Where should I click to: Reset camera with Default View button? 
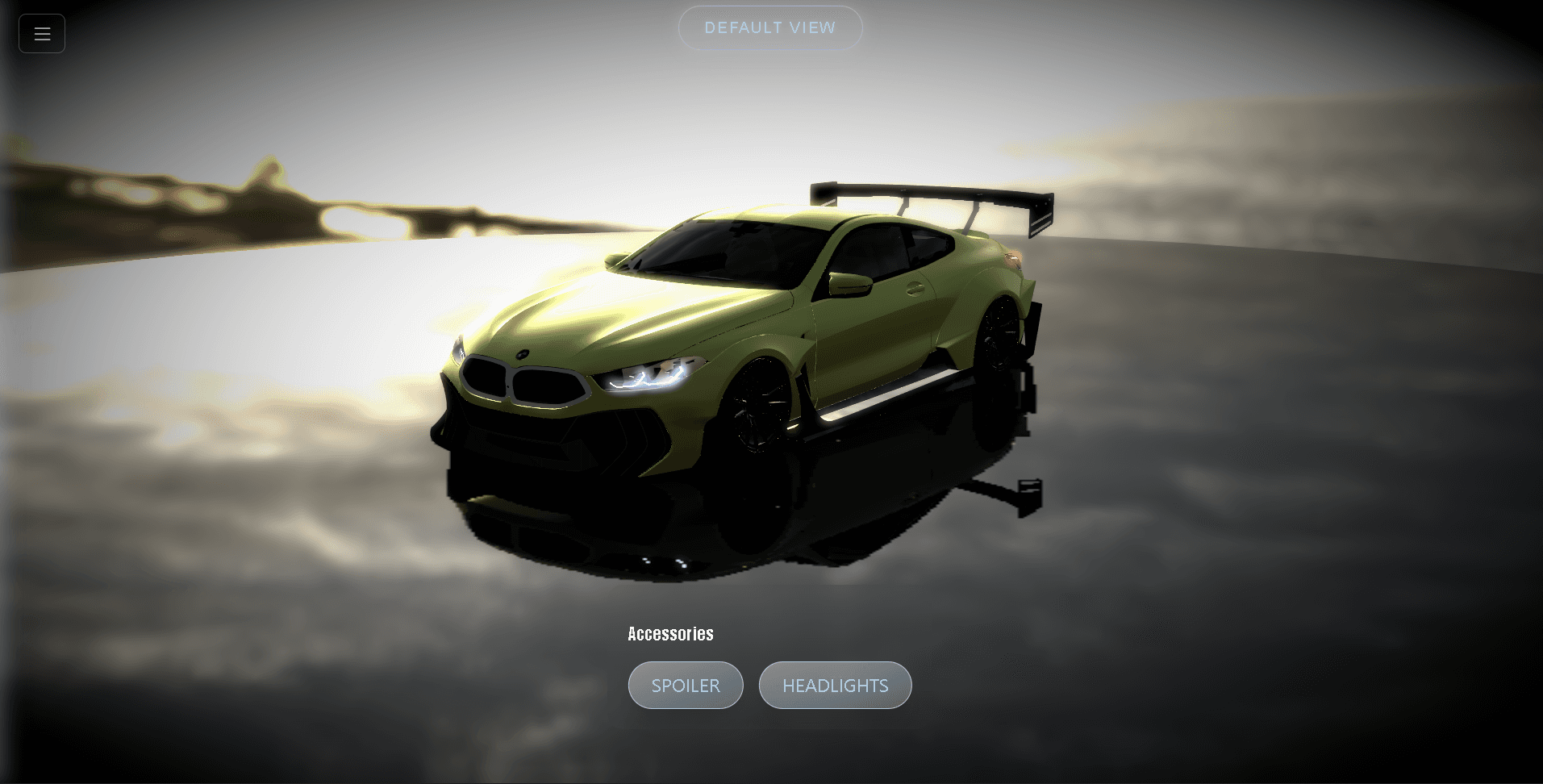tap(770, 28)
